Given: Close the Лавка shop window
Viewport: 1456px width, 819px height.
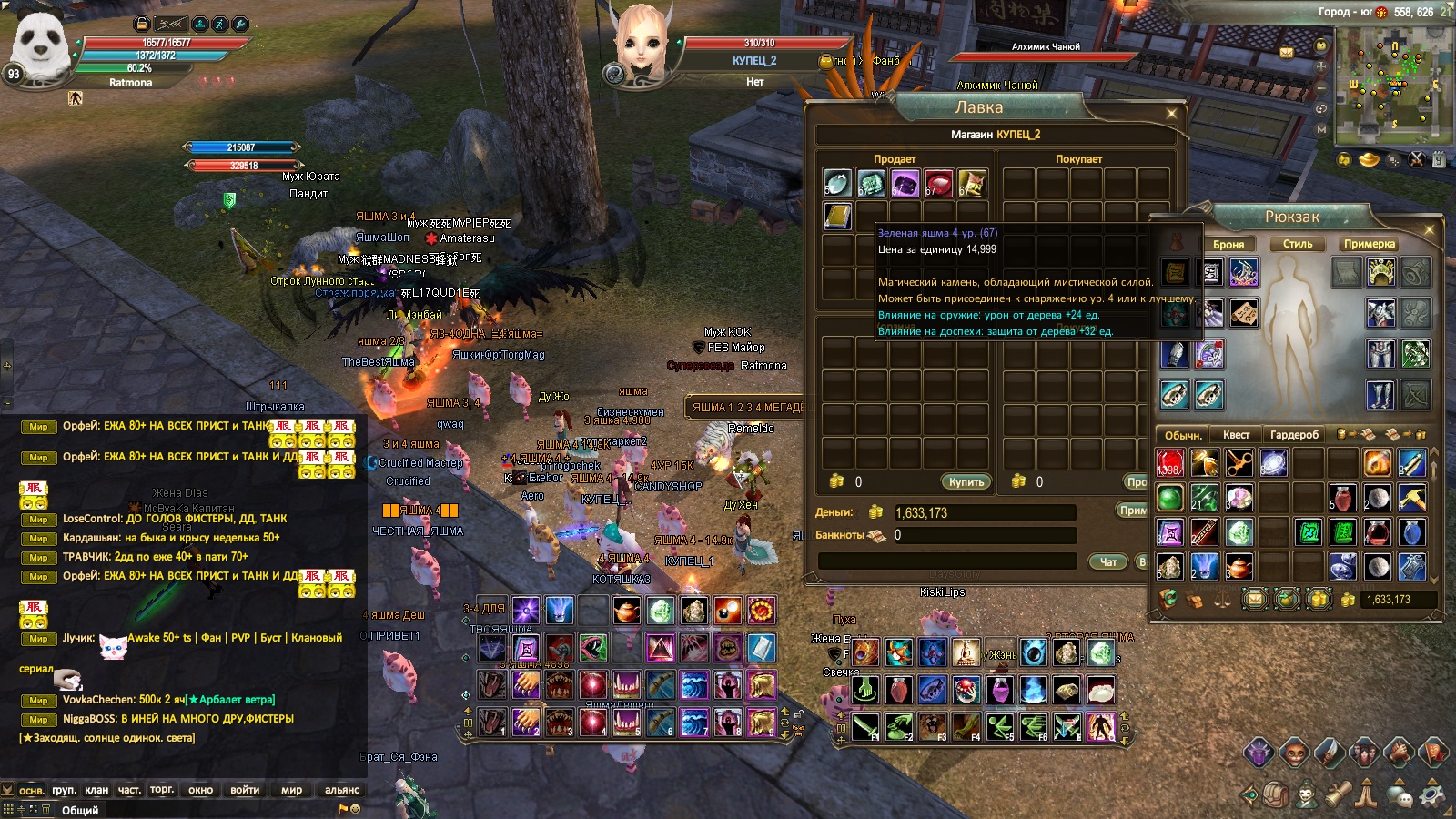Looking at the screenshot, I should click(x=1171, y=114).
